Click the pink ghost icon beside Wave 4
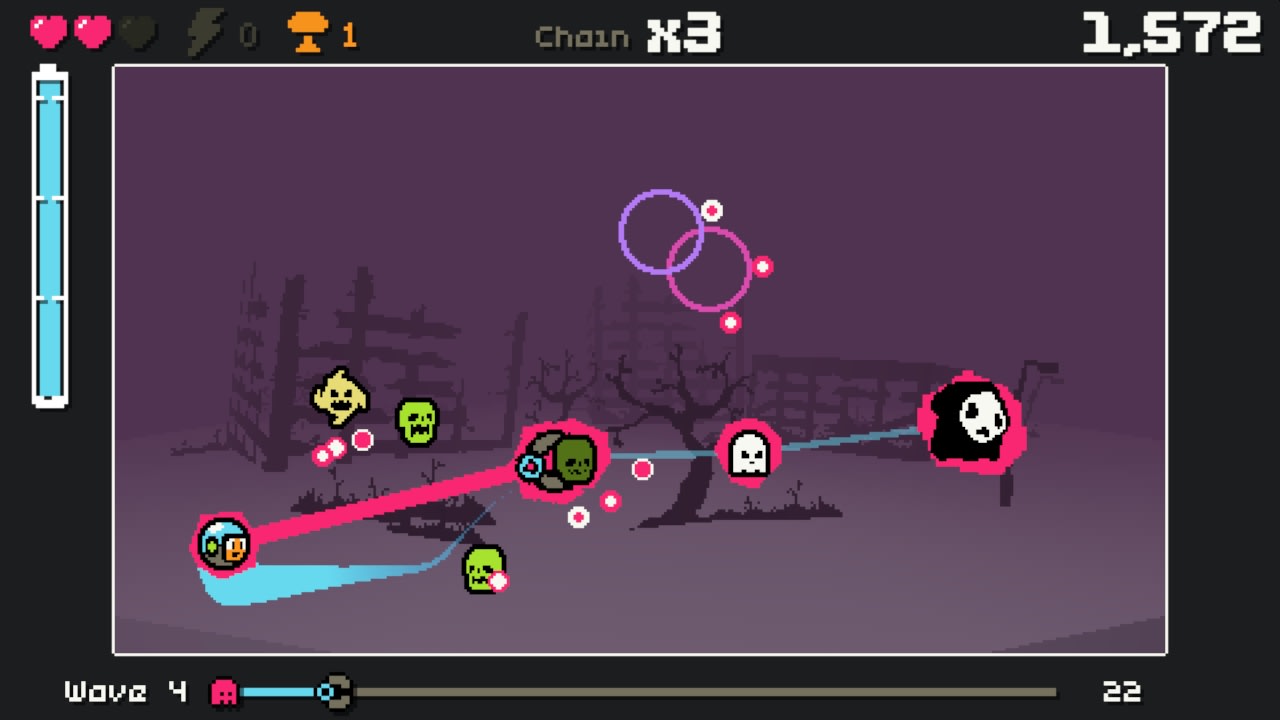 pyautogui.click(x=224, y=691)
